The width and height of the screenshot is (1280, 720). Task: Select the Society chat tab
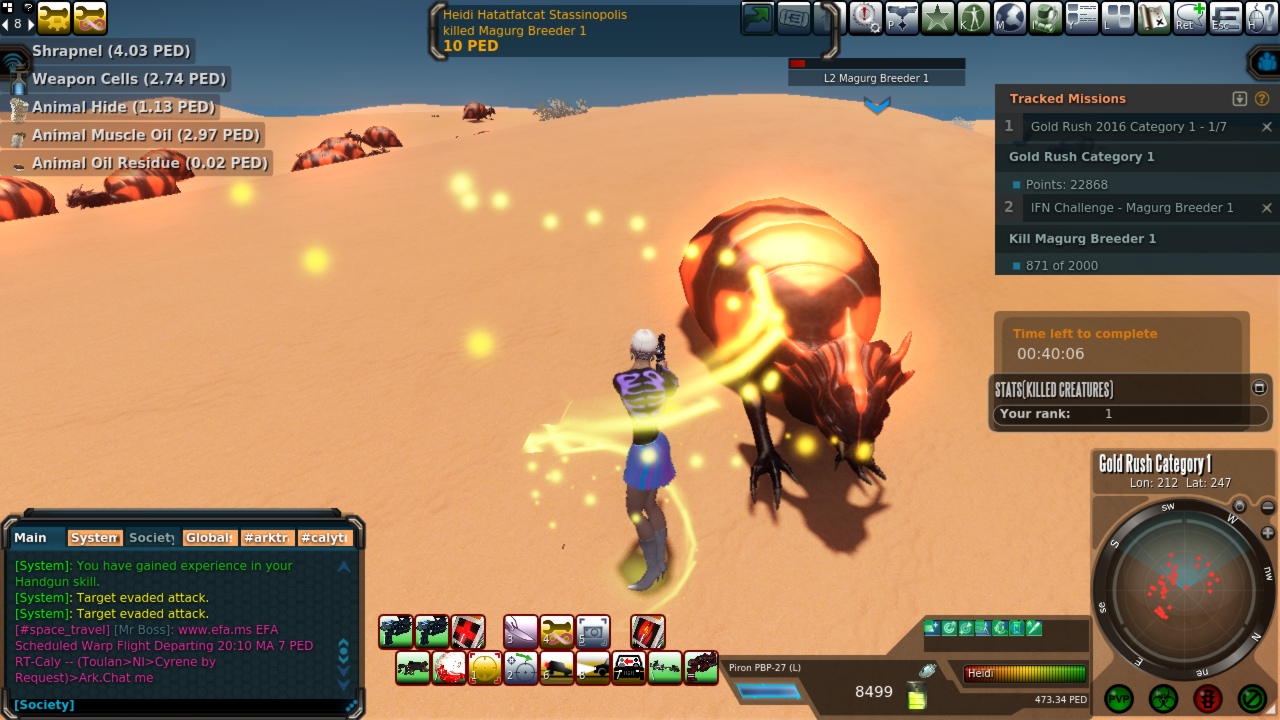[x=152, y=538]
